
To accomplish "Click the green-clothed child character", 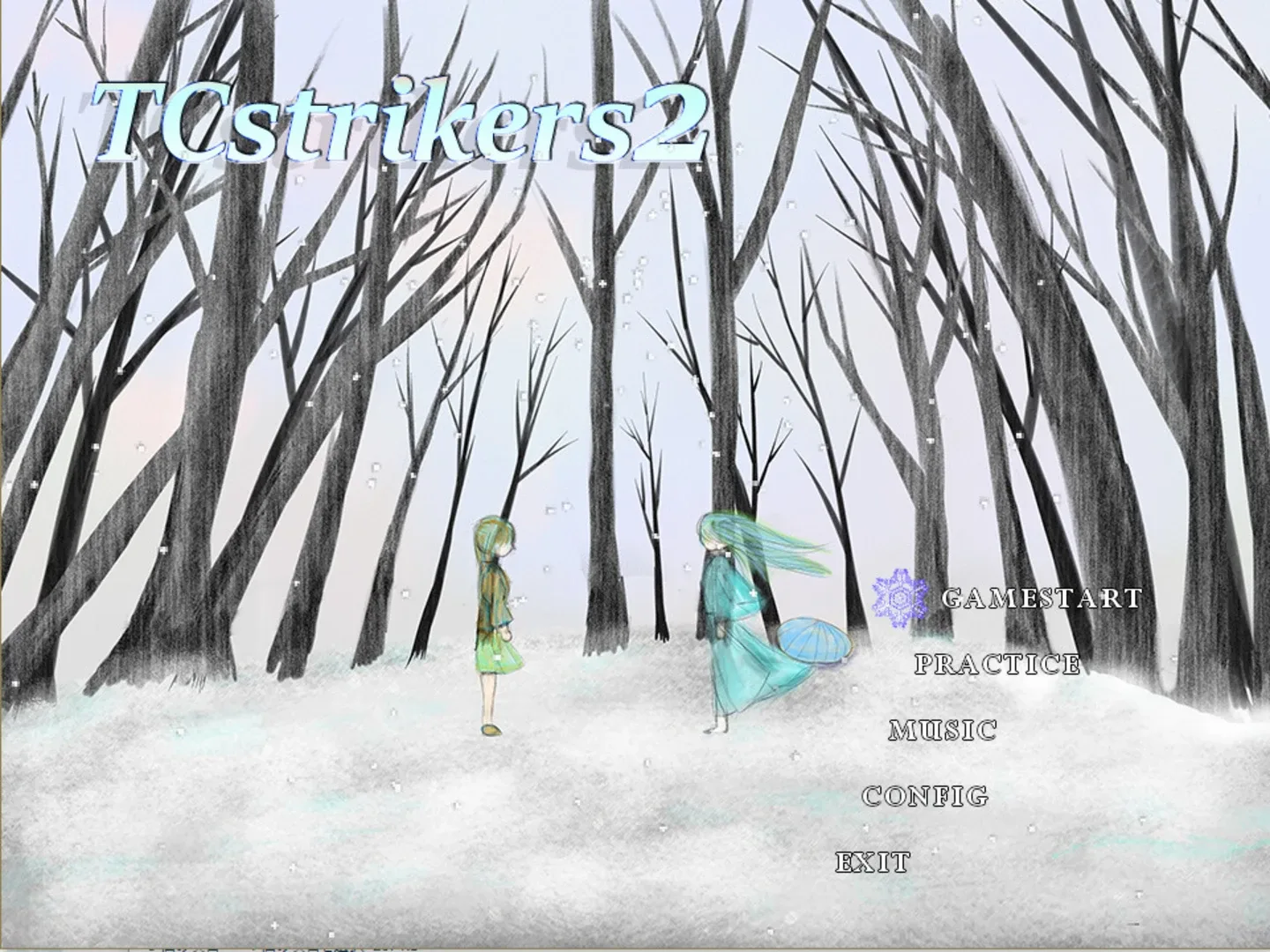I will point(497,608).
